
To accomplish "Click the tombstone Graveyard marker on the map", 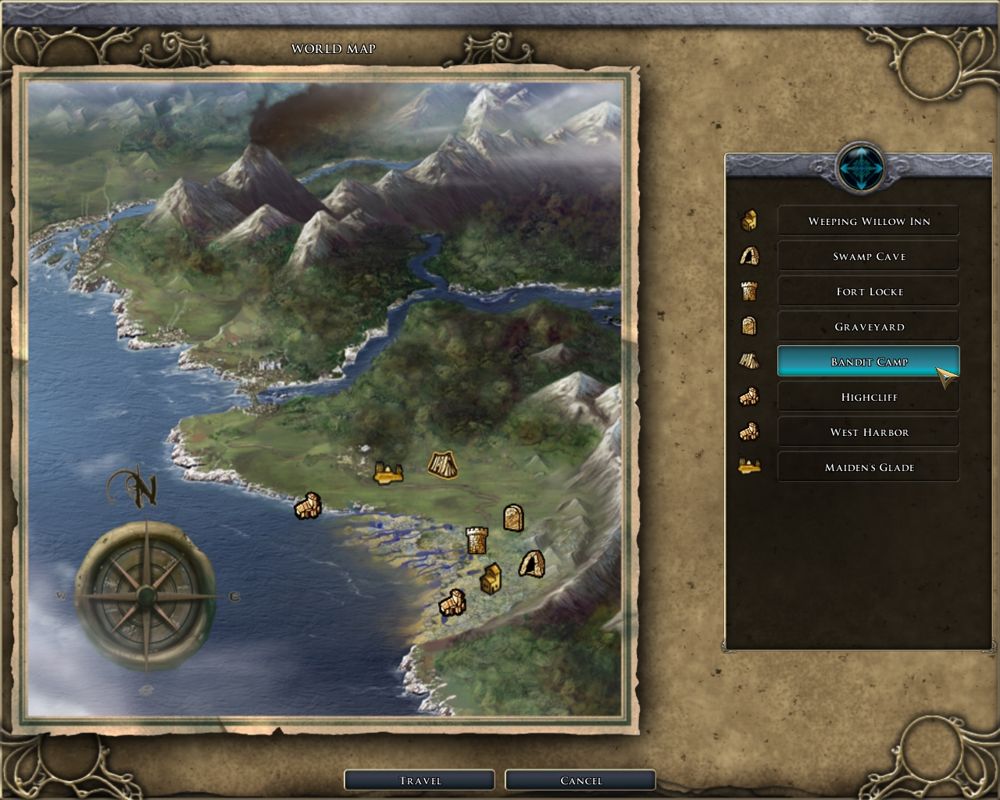I will (513, 517).
